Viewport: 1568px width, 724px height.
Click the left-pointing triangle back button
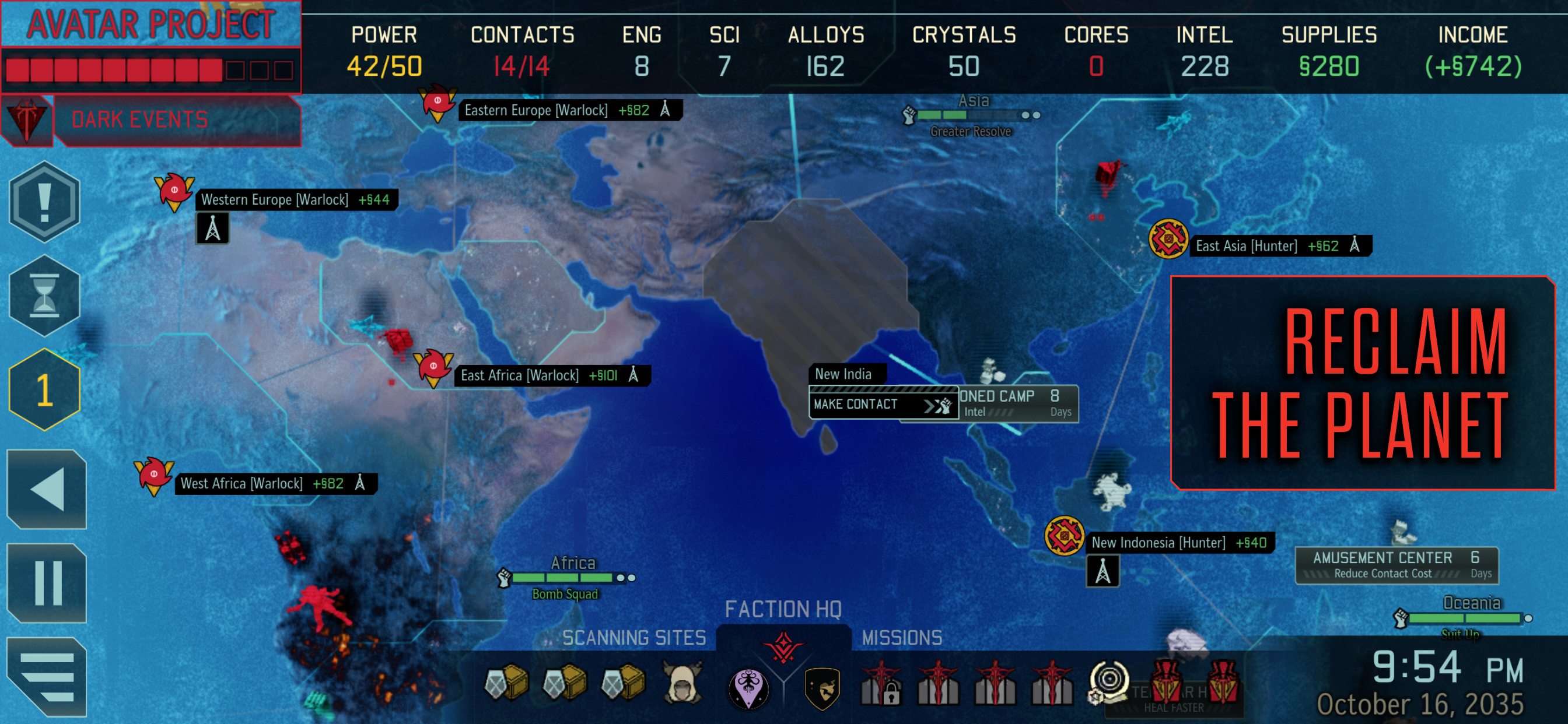point(47,488)
